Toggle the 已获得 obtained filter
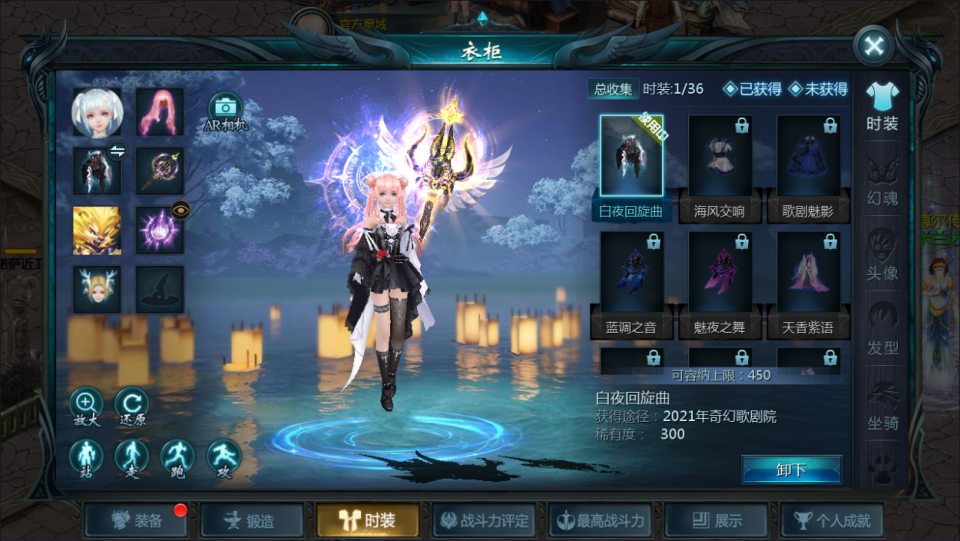960x541 pixels. point(753,89)
